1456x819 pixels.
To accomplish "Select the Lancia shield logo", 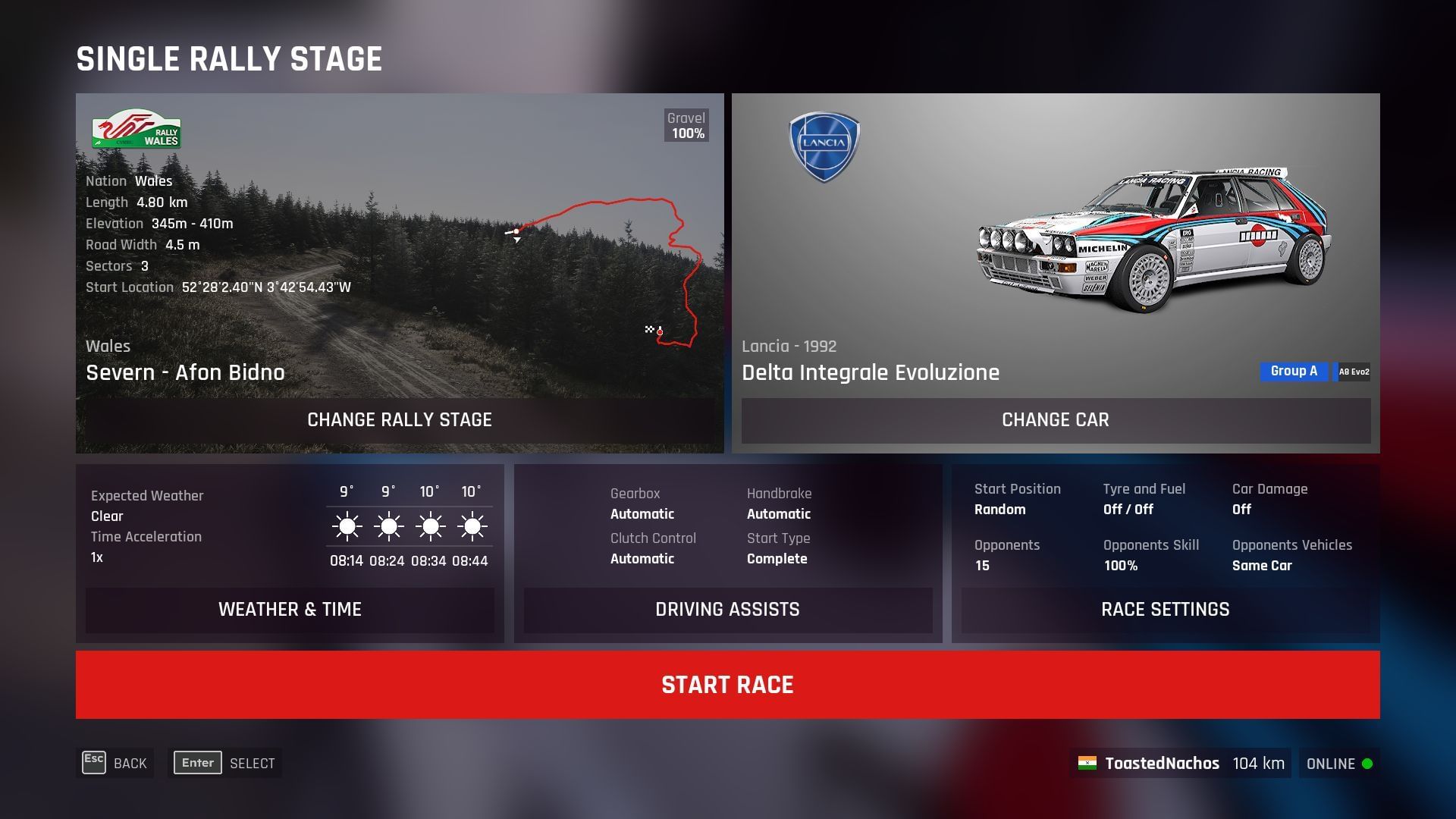I will (x=824, y=144).
